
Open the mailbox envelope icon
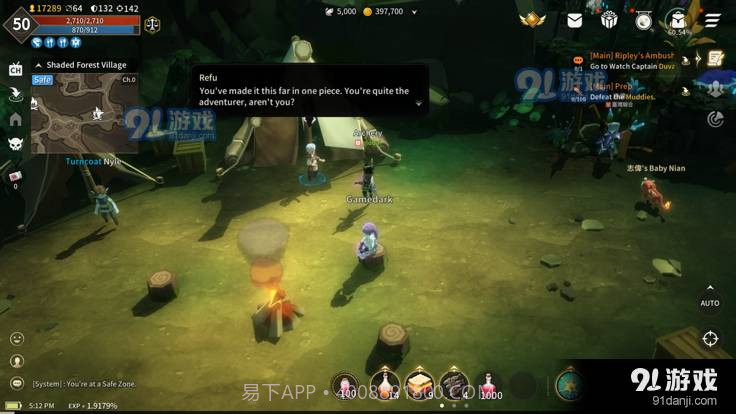tap(575, 20)
